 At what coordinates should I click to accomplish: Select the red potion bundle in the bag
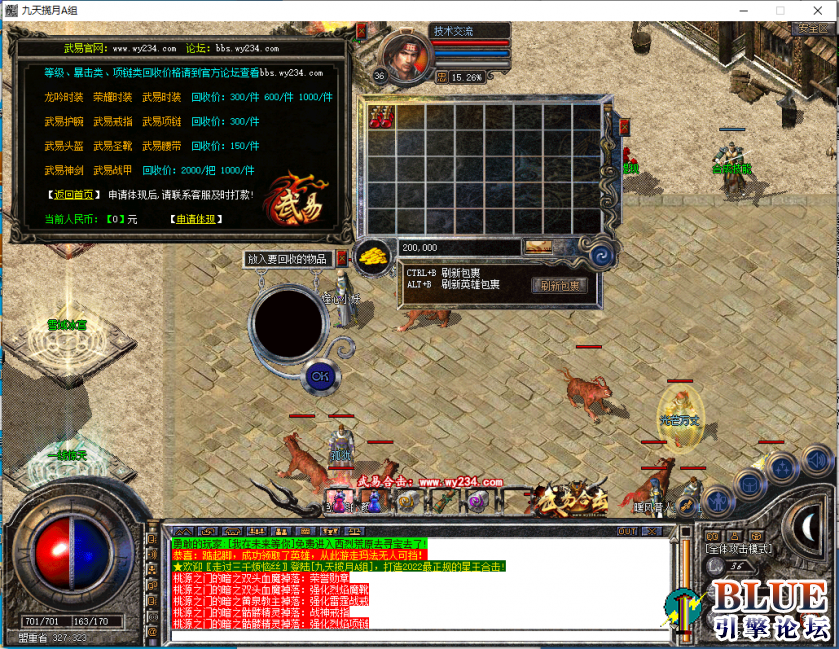[x=382, y=116]
